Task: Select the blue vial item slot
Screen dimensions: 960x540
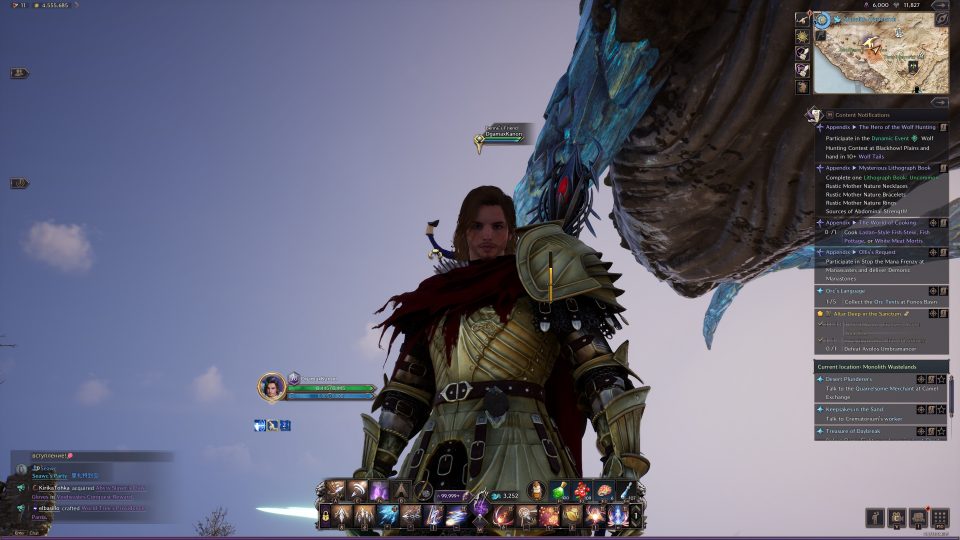Action: click(x=625, y=491)
